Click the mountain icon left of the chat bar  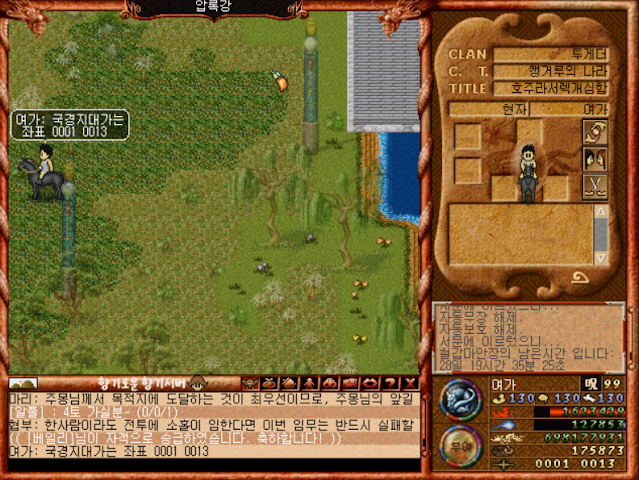click(23, 383)
